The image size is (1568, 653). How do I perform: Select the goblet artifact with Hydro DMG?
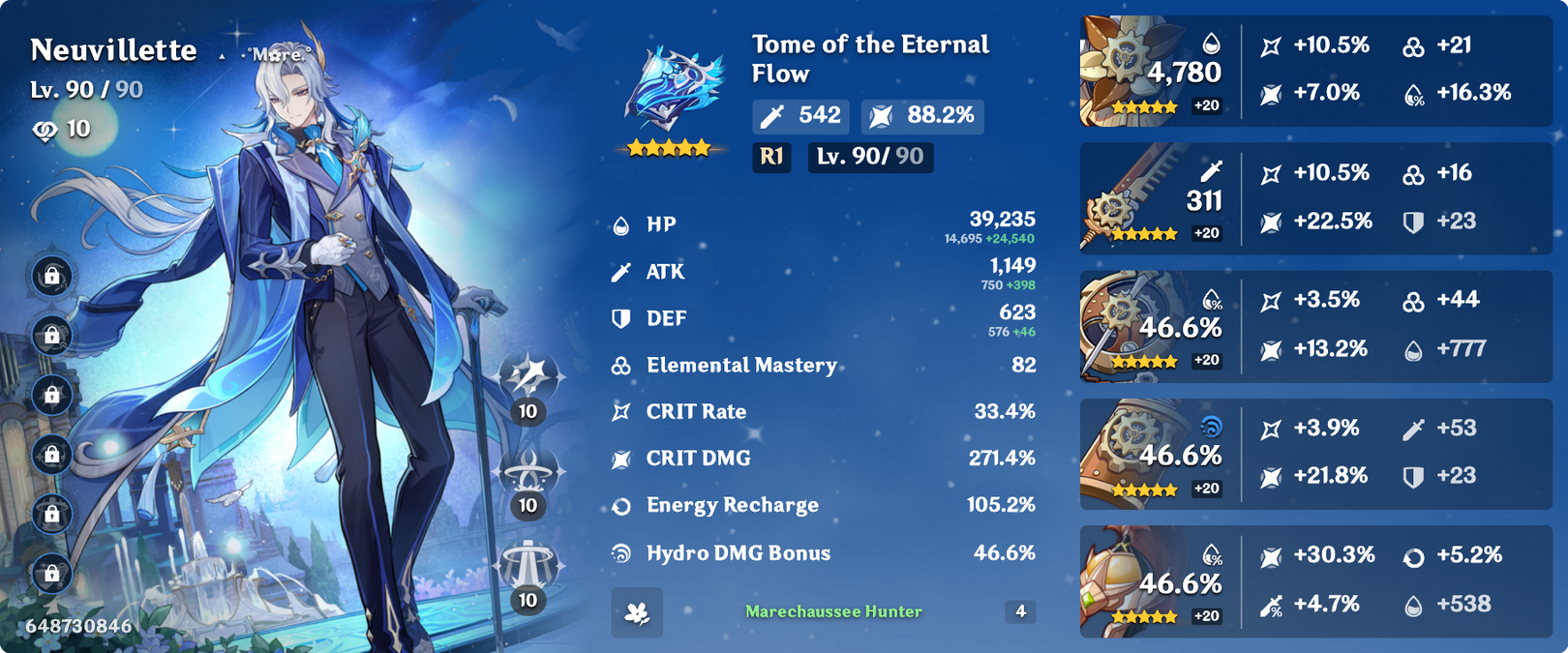coord(1123,453)
